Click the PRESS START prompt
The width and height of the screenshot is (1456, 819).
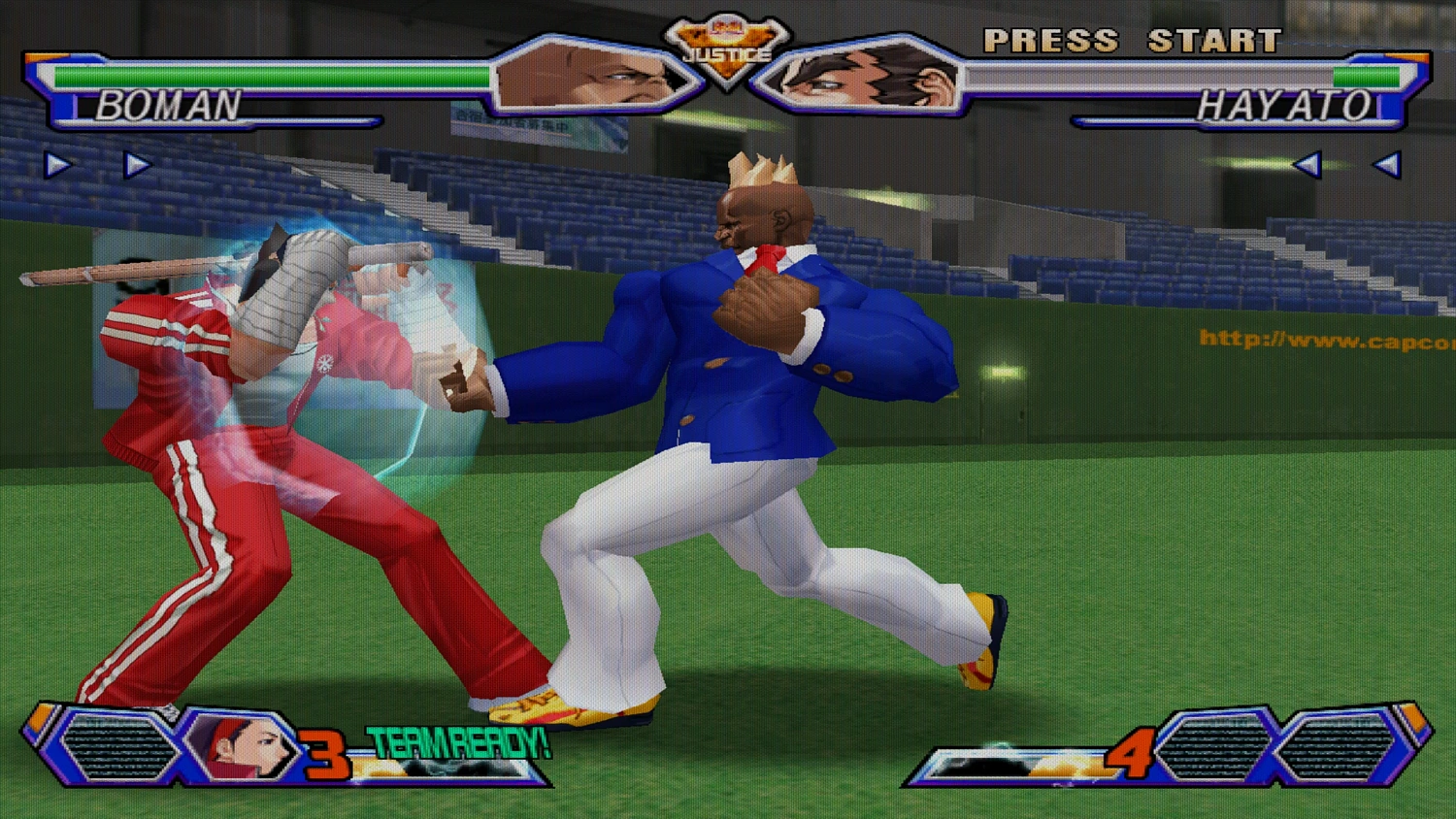click(1131, 41)
